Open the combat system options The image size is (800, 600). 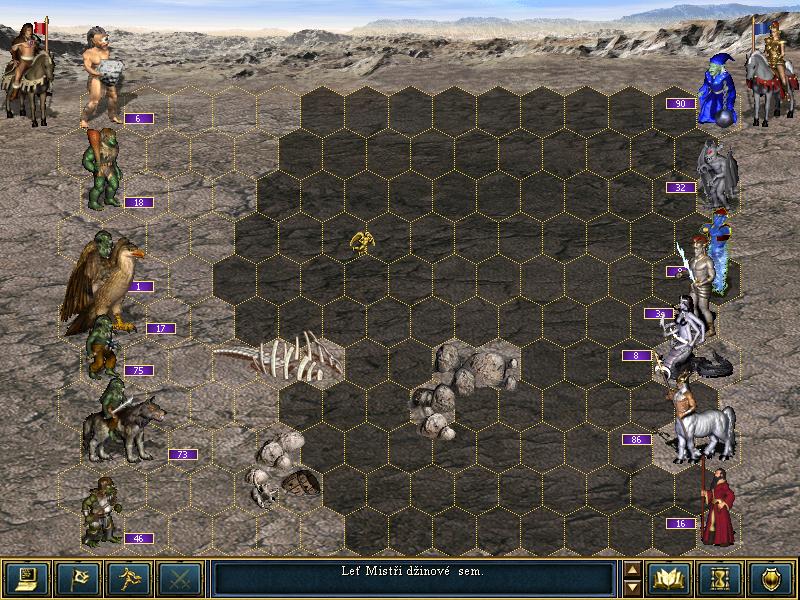click(27, 578)
